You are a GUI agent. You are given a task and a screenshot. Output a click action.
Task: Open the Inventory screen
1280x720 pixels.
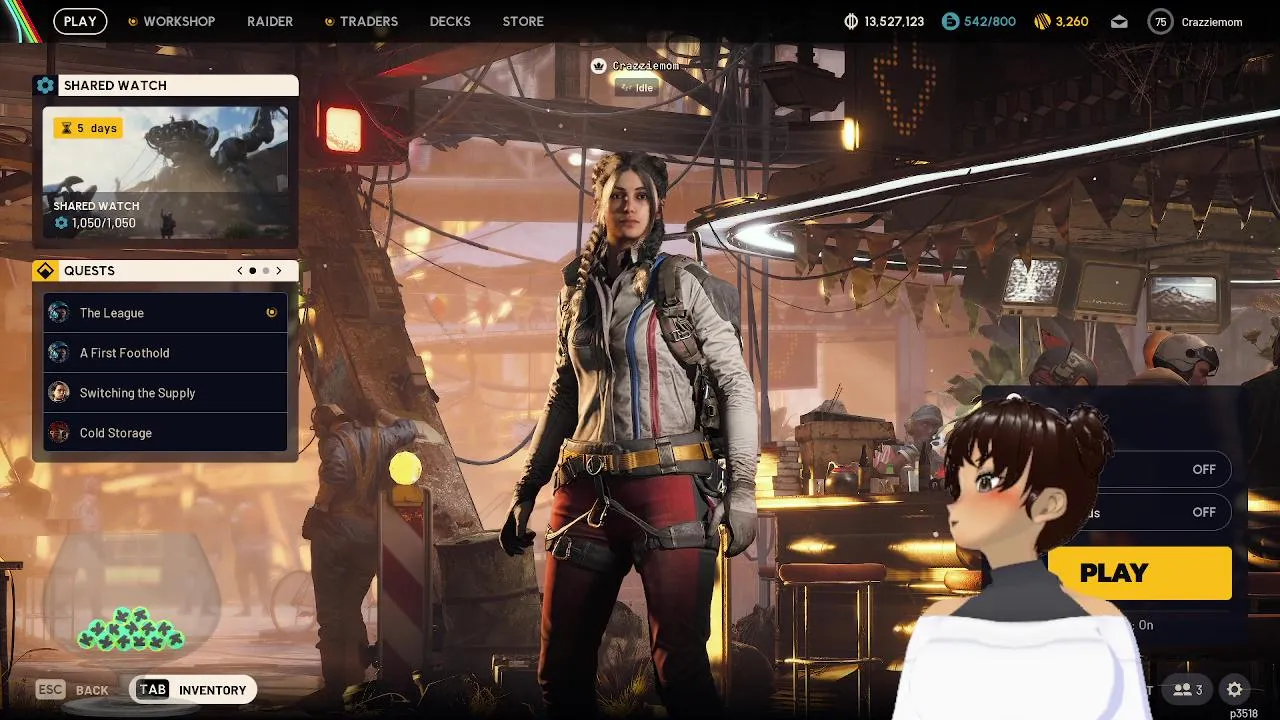pyautogui.click(x=194, y=690)
